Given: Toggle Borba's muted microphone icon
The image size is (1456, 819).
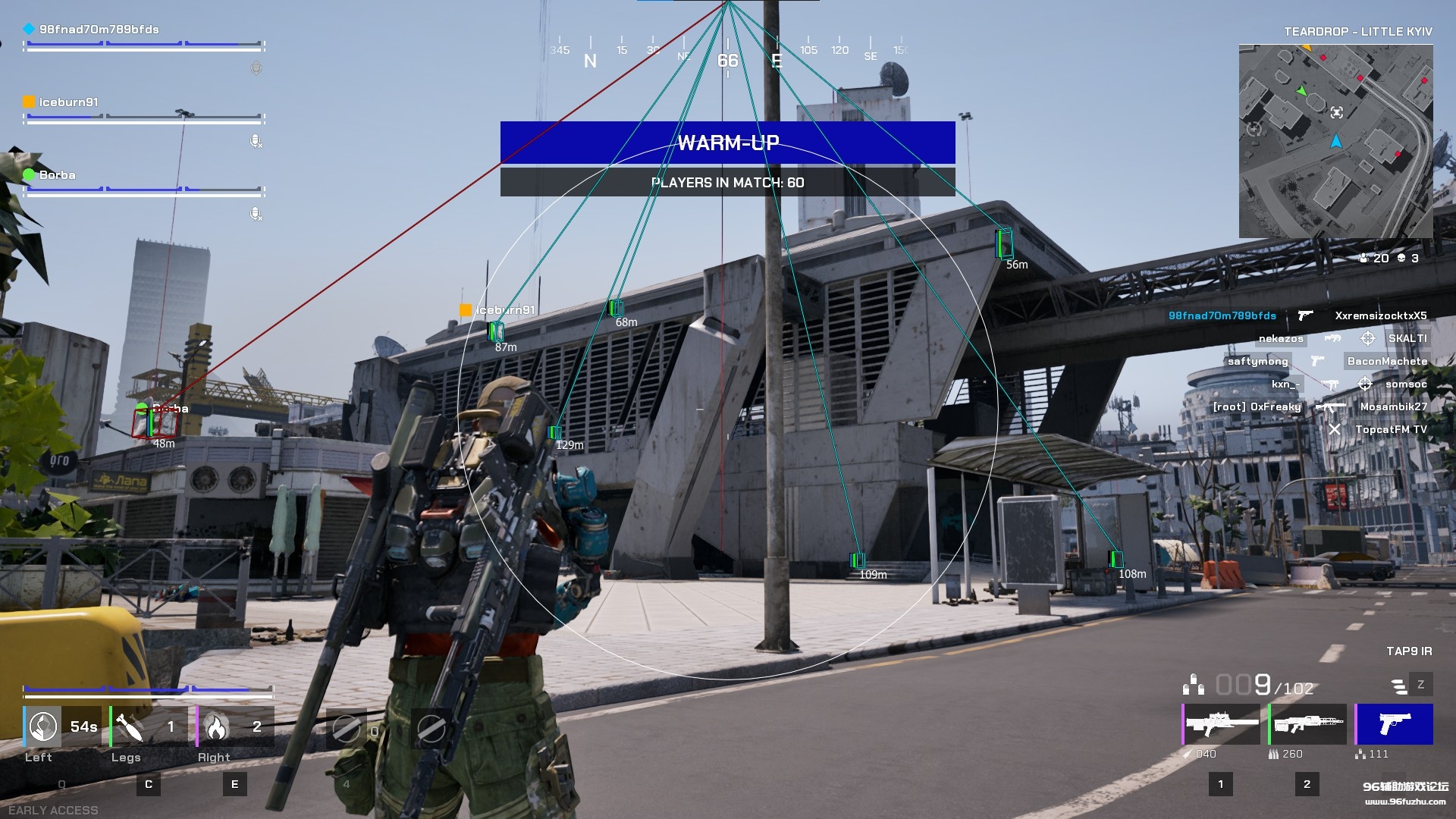Looking at the screenshot, I should pyautogui.click(x=256, y=214).
